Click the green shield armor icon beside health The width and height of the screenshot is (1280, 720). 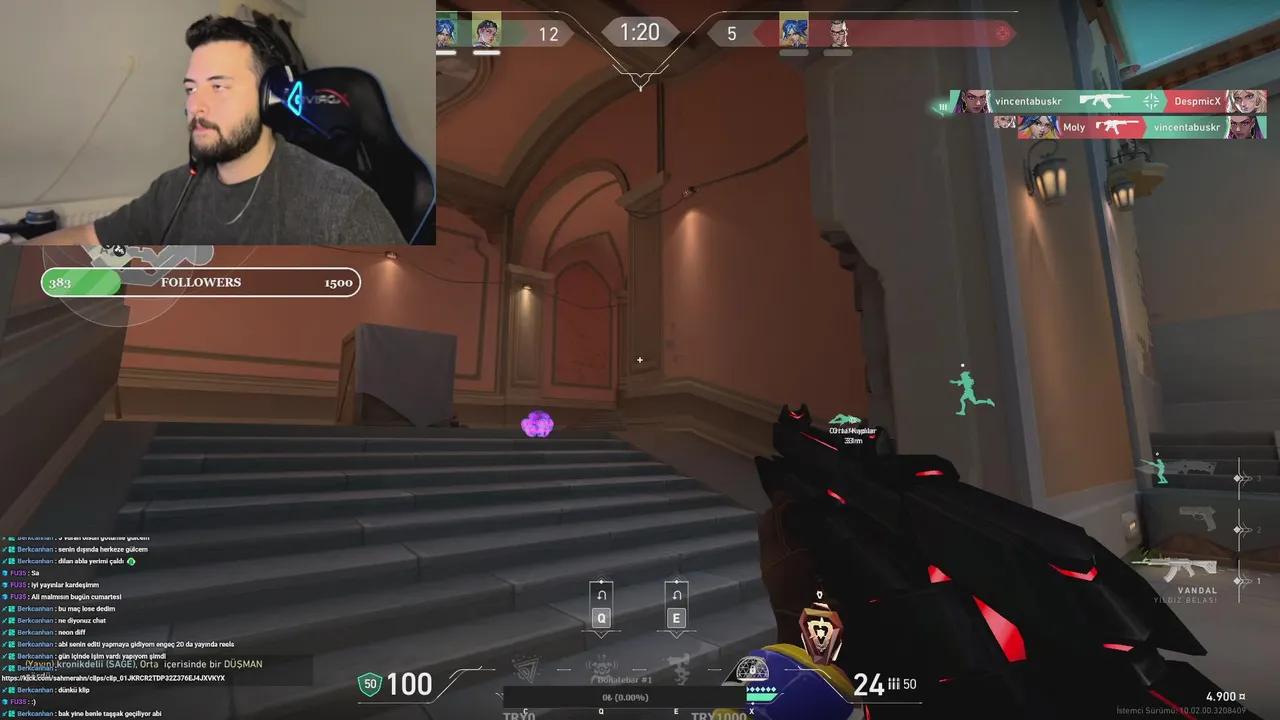370,684
